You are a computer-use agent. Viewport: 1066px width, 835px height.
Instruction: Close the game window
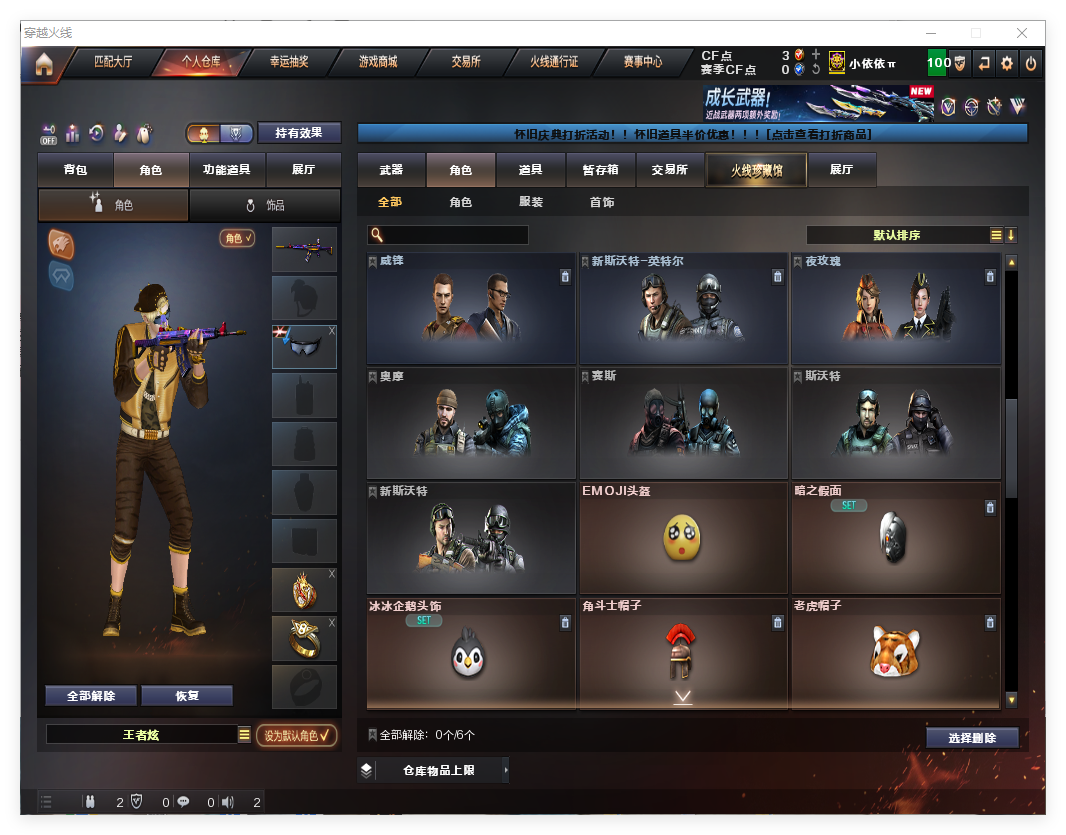point(1023,33)
